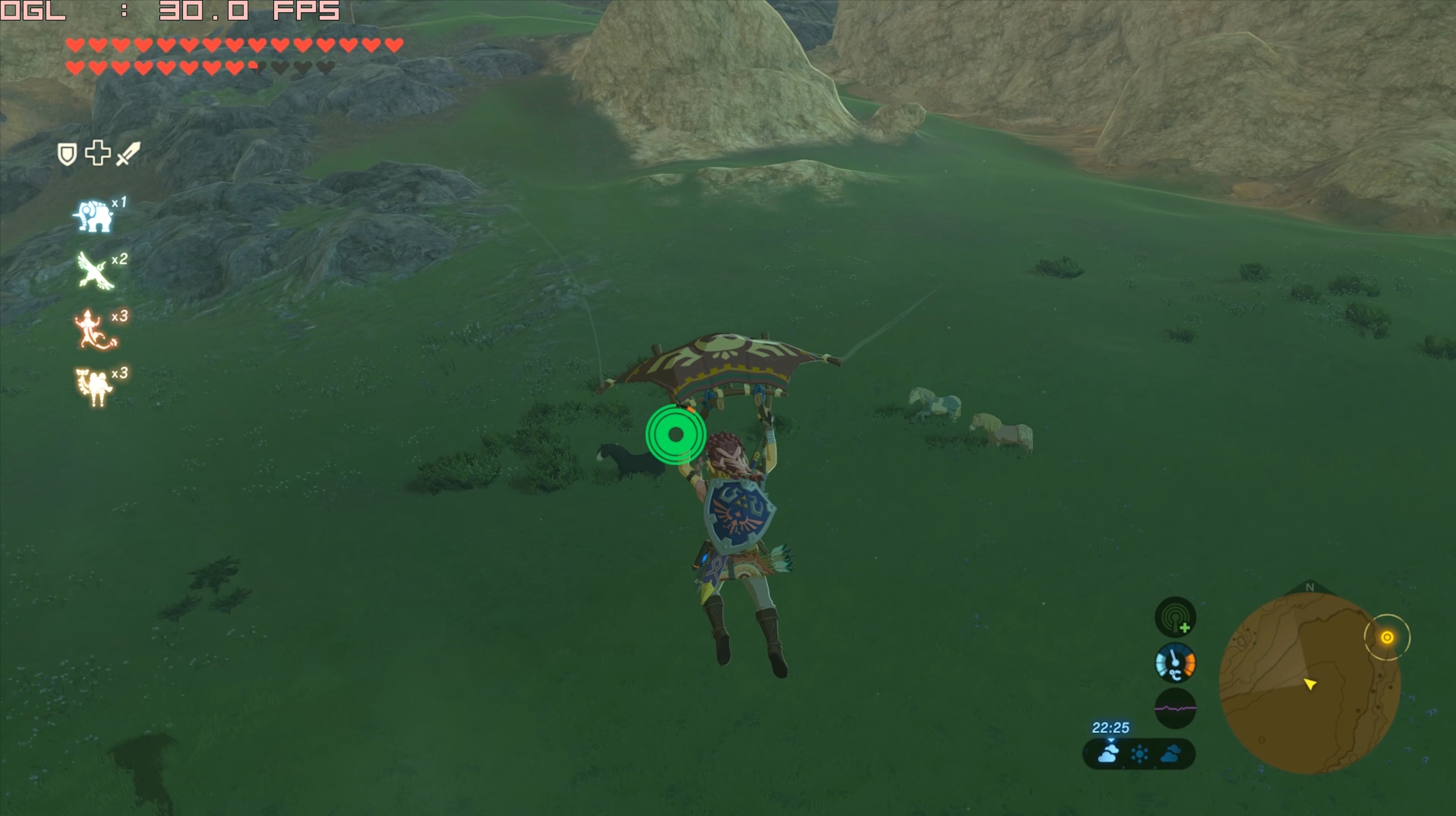Click the Vah Ruta elephant ability icon

coord(93,216)
